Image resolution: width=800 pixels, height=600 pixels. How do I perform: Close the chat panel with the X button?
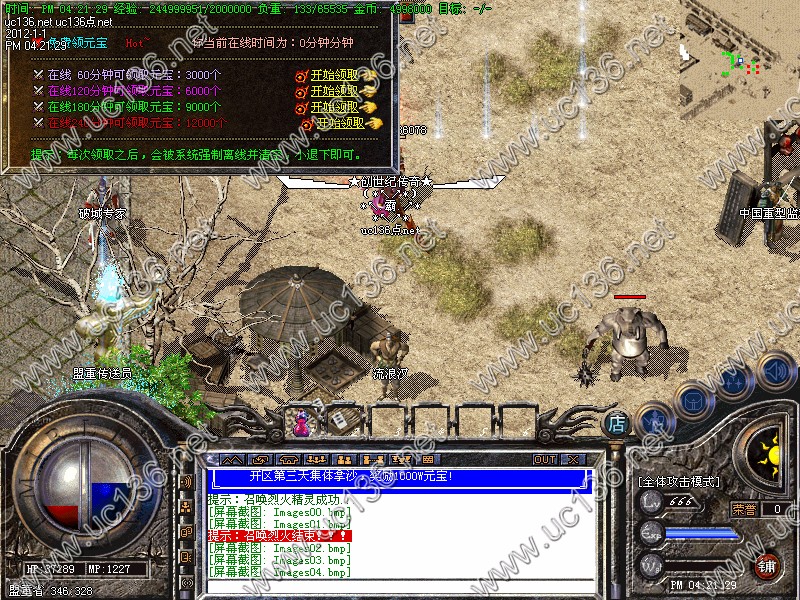(x=573, y=459)
